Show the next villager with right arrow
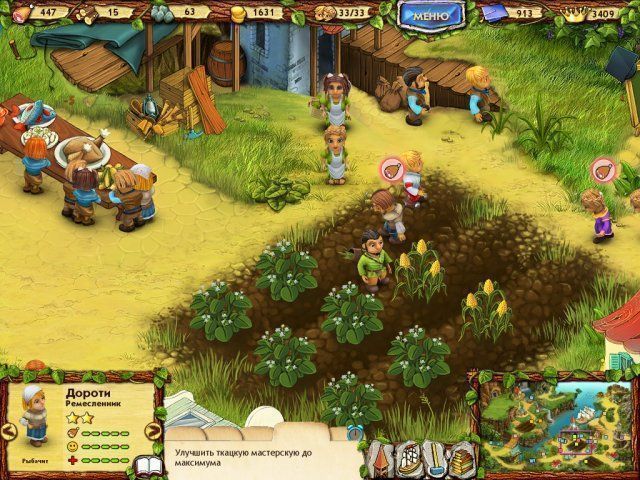This screenshot has width=640, height=480. coord(153,431)
